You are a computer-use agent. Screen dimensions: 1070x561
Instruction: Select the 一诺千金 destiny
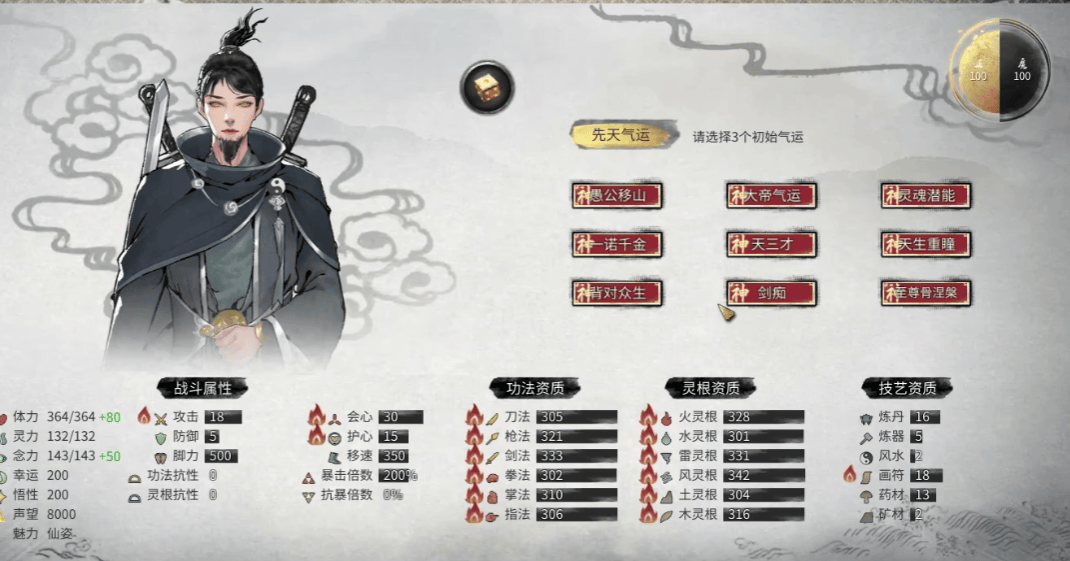pos(617,244)
